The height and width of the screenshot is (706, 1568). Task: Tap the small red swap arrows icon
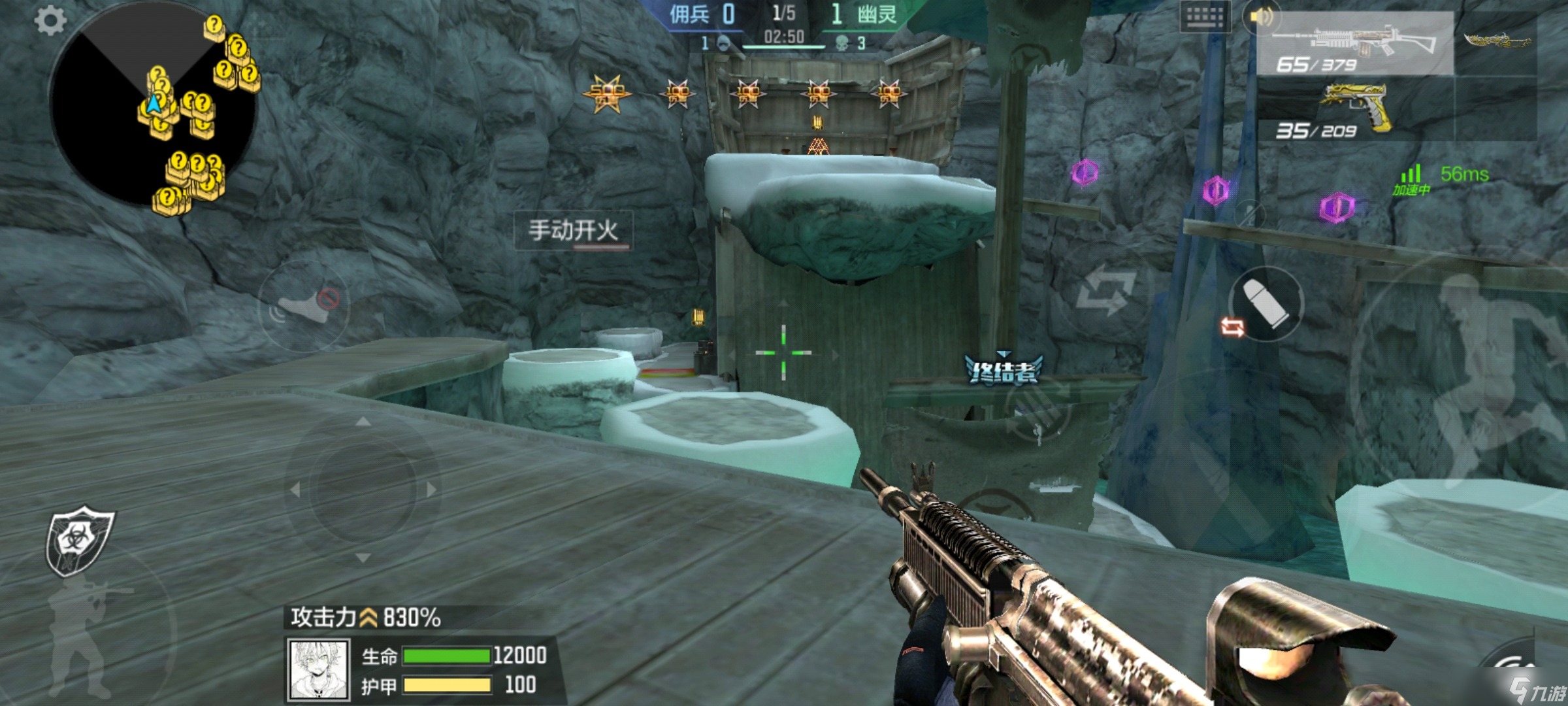click(x=1232, y=327)
